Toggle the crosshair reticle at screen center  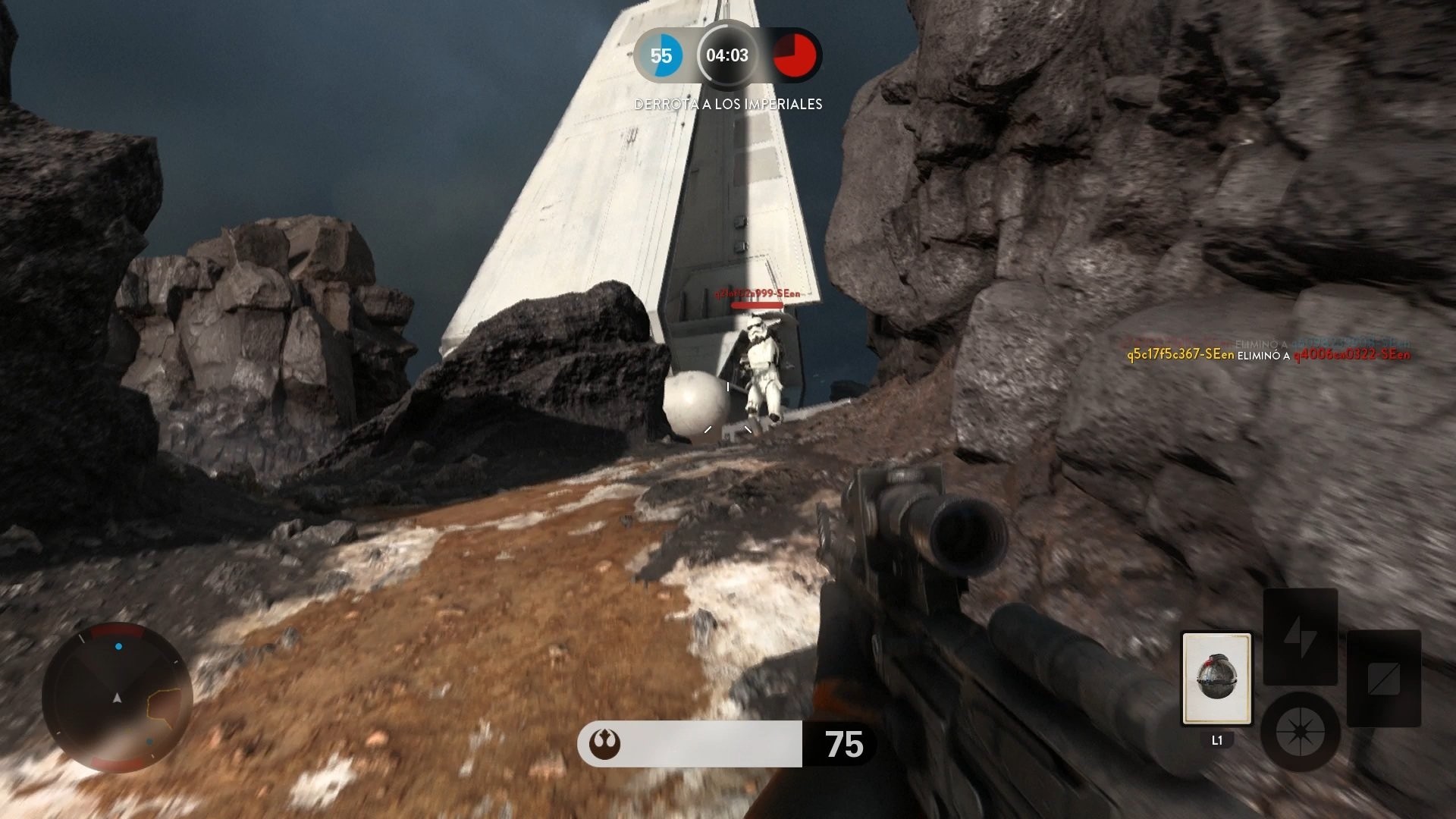[x=728, y=409]
